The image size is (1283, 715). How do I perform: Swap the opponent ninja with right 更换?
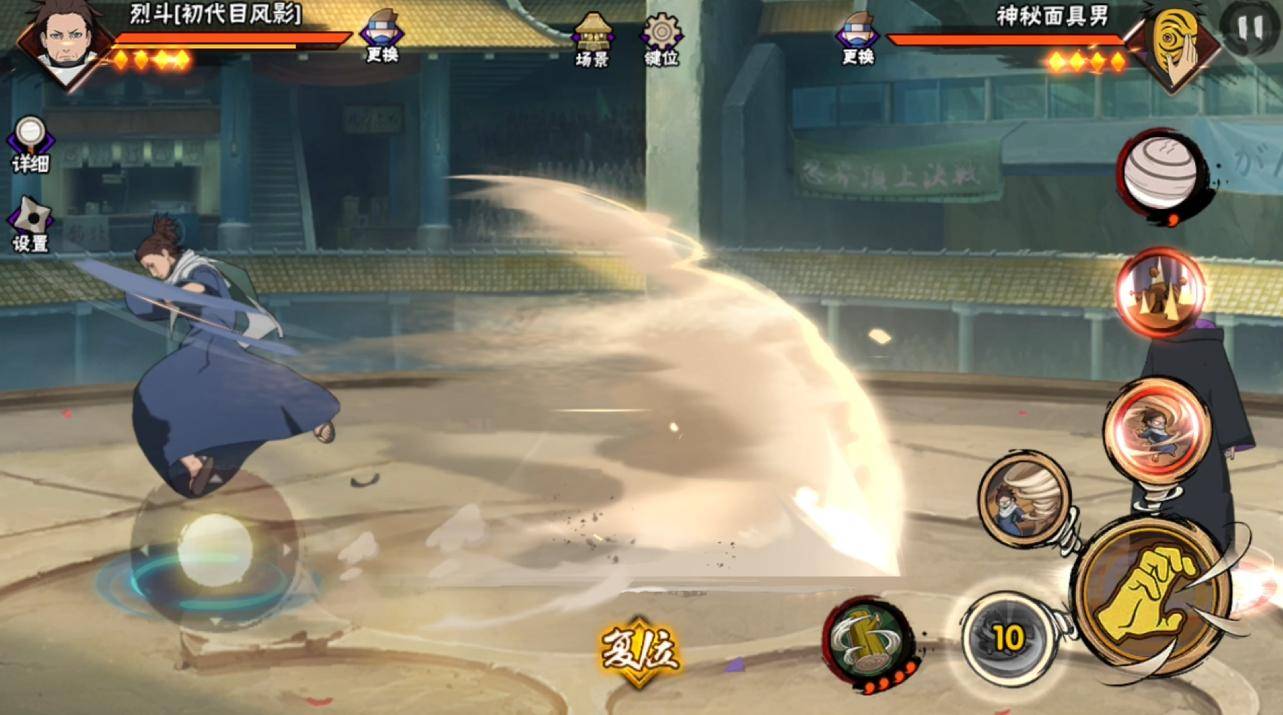click(x=858, y=35)
